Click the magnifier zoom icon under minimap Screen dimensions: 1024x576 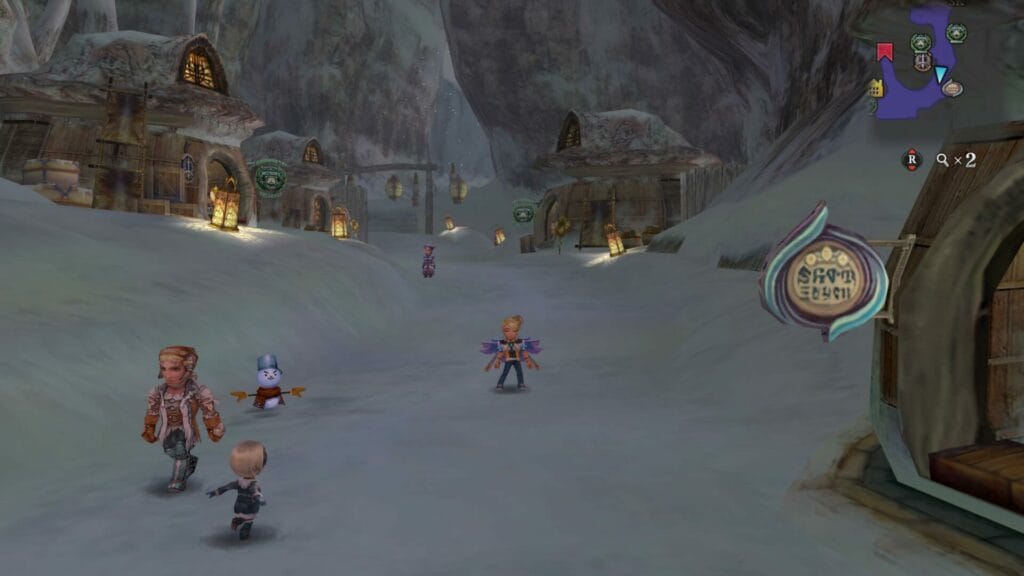942,159
